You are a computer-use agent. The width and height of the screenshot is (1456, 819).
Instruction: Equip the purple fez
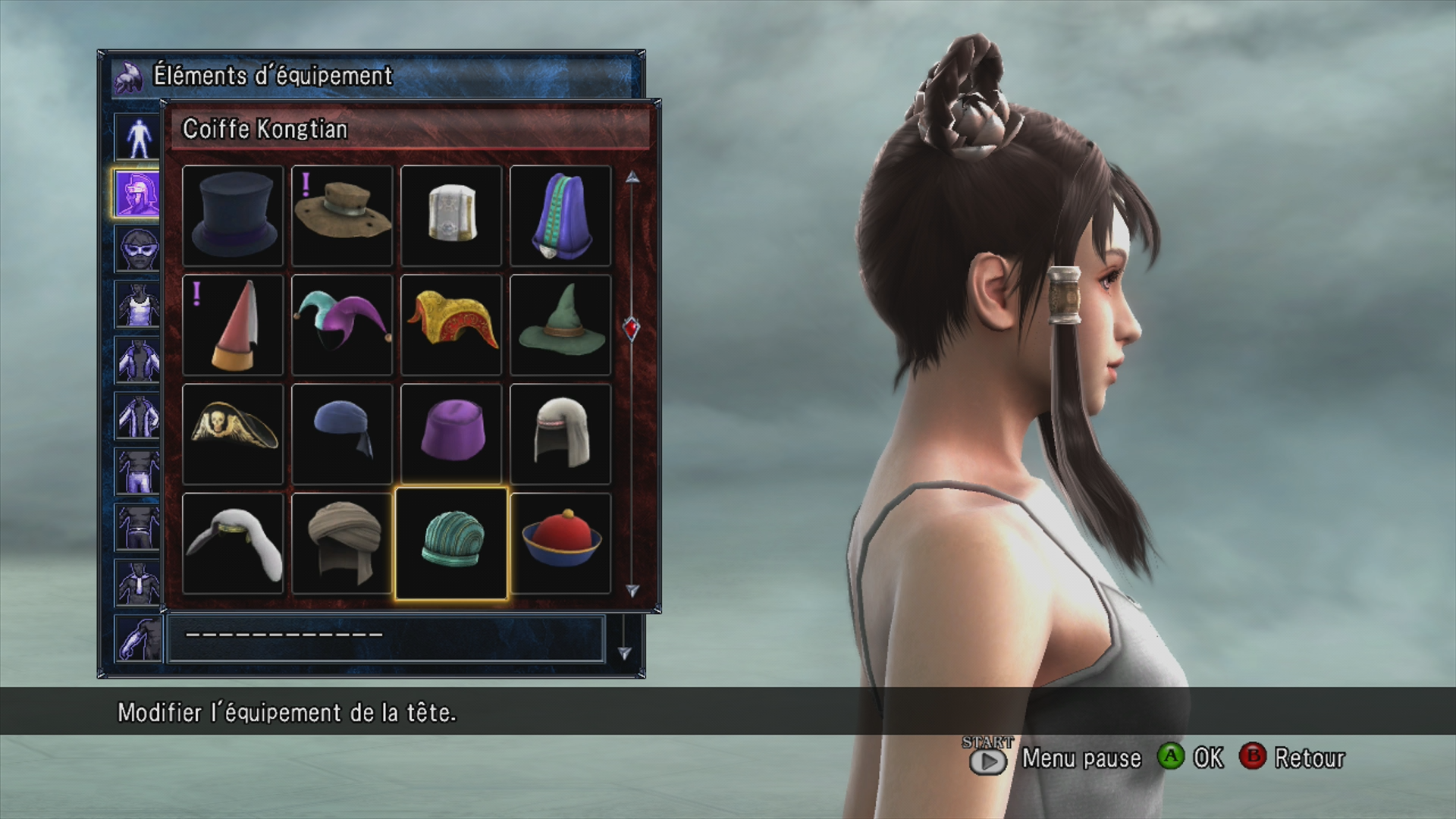pyautogui.click(x=451, y=435)
